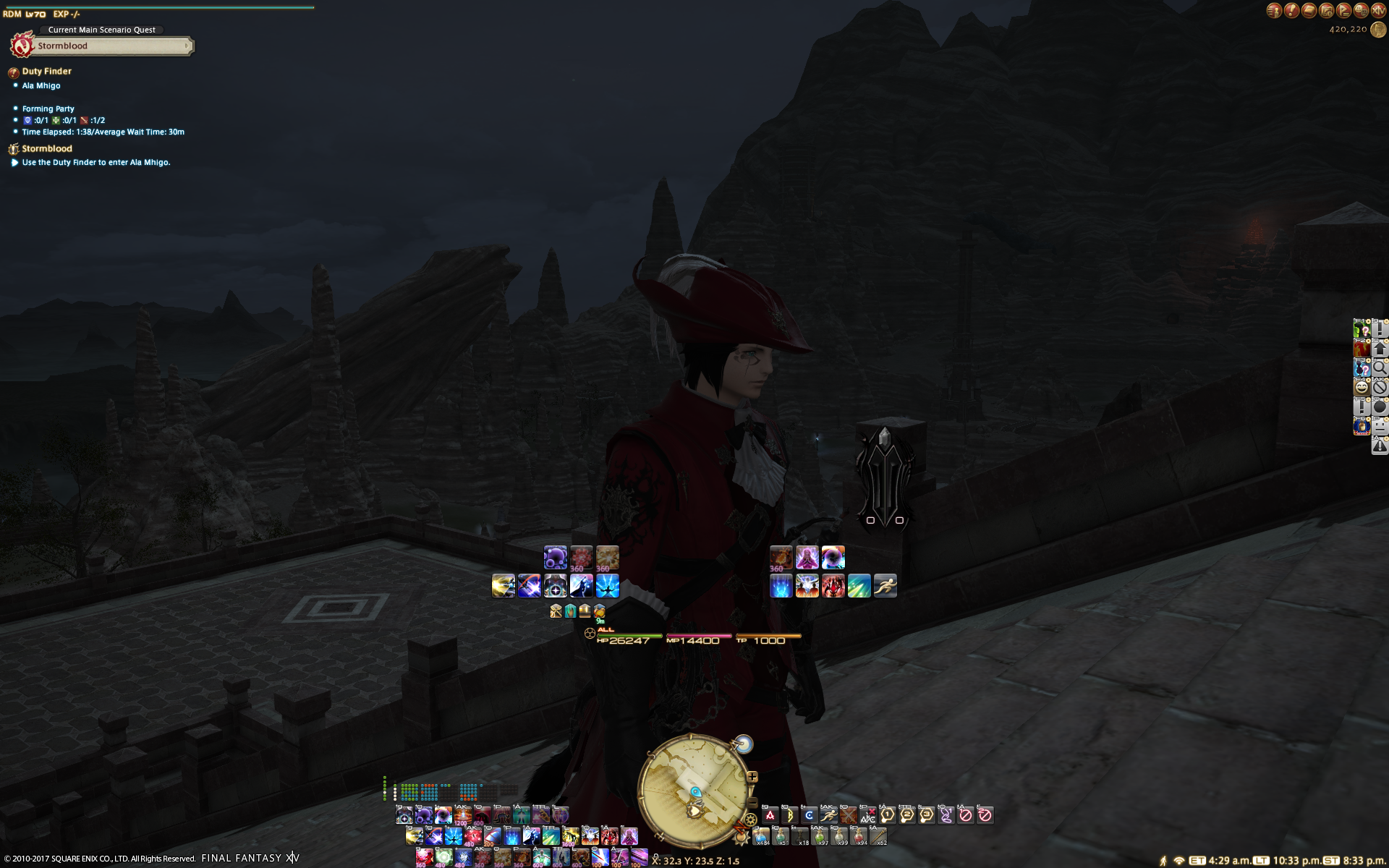Activate the Sprint running figure ability
Screen dimensions: 1389x868
click(885, 586)
